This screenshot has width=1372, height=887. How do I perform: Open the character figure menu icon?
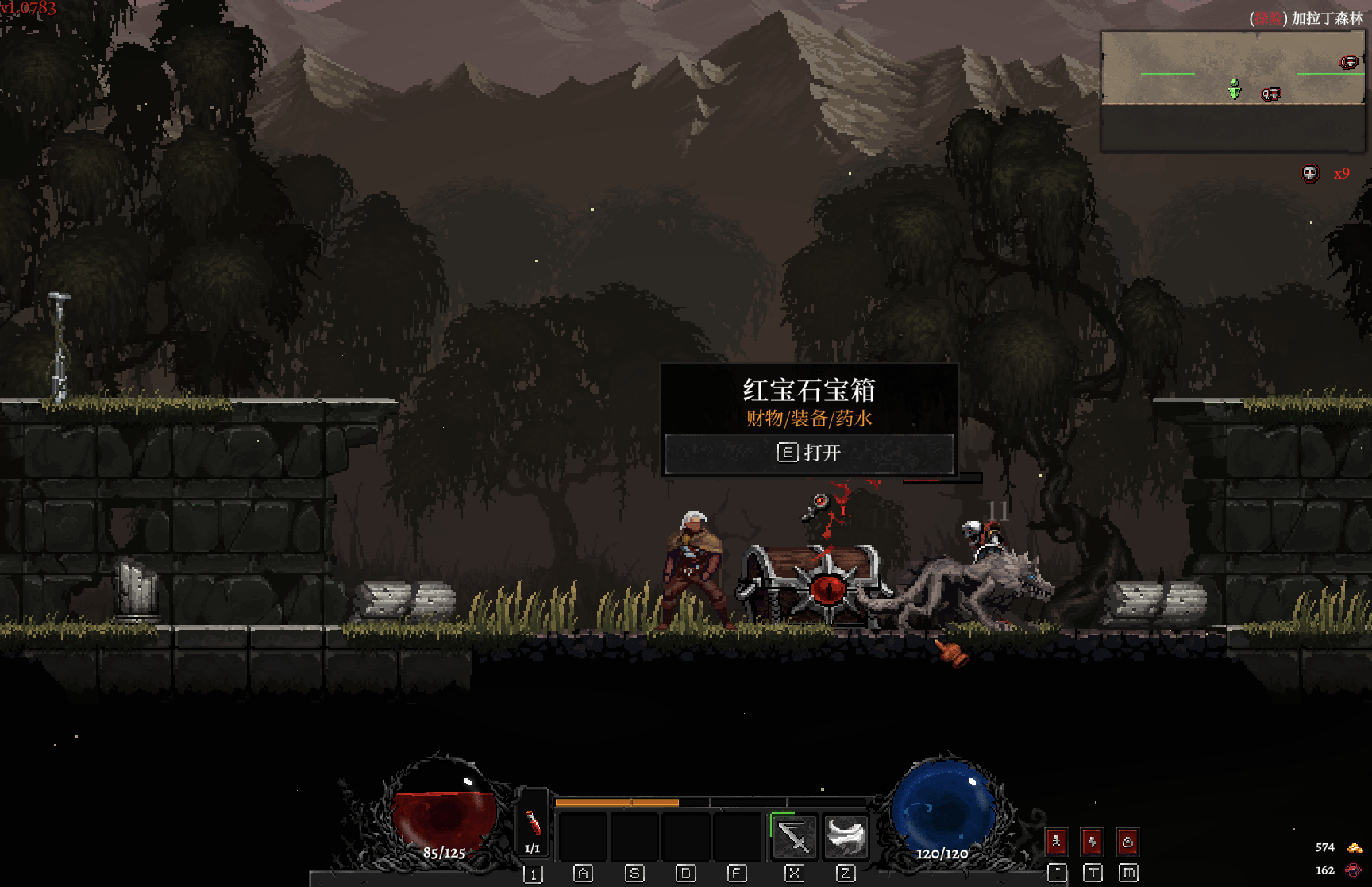pyautogui.click(x=1056, y=842)
